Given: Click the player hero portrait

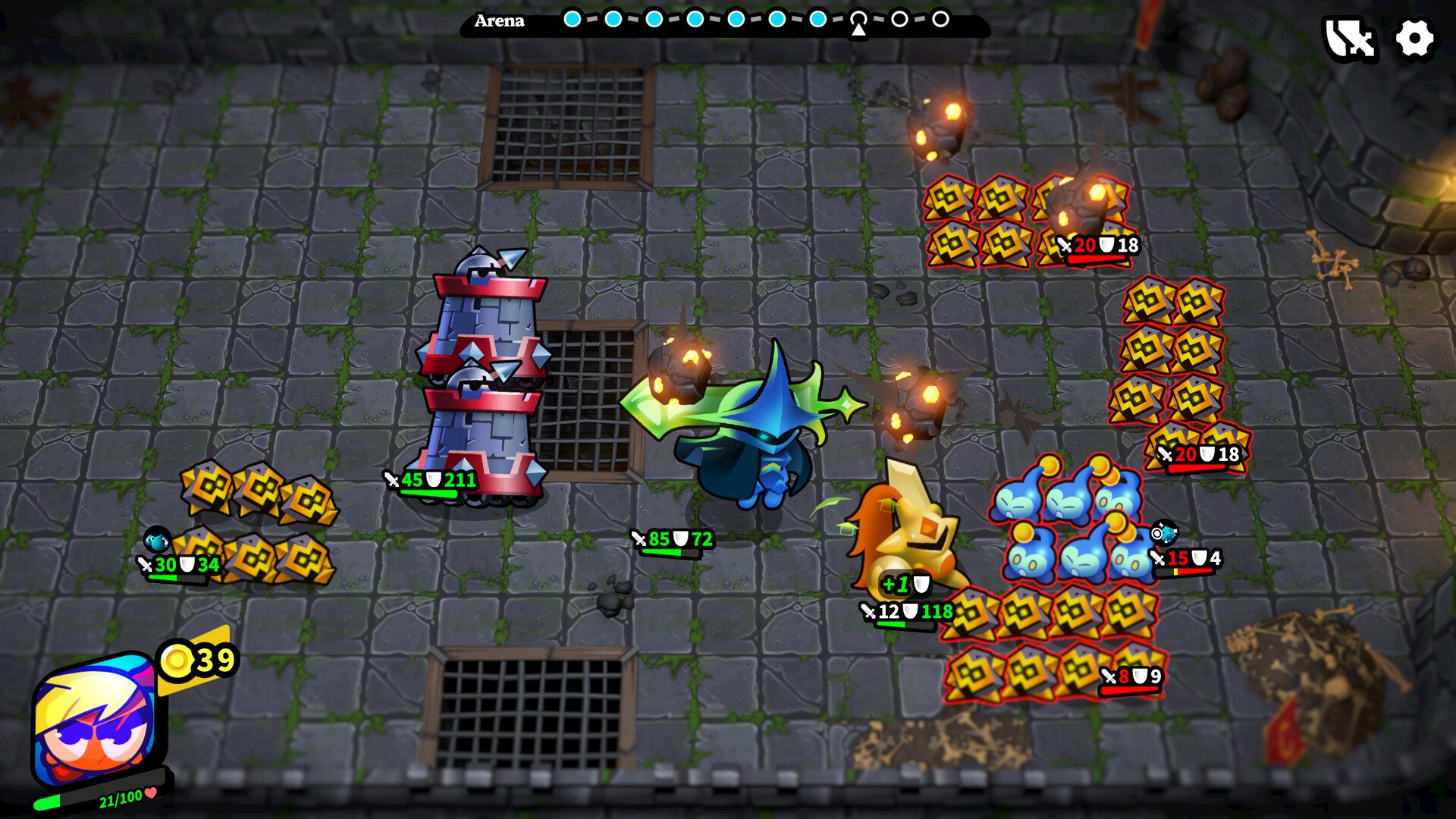Looking at the screenshot, I should [95, 720].
